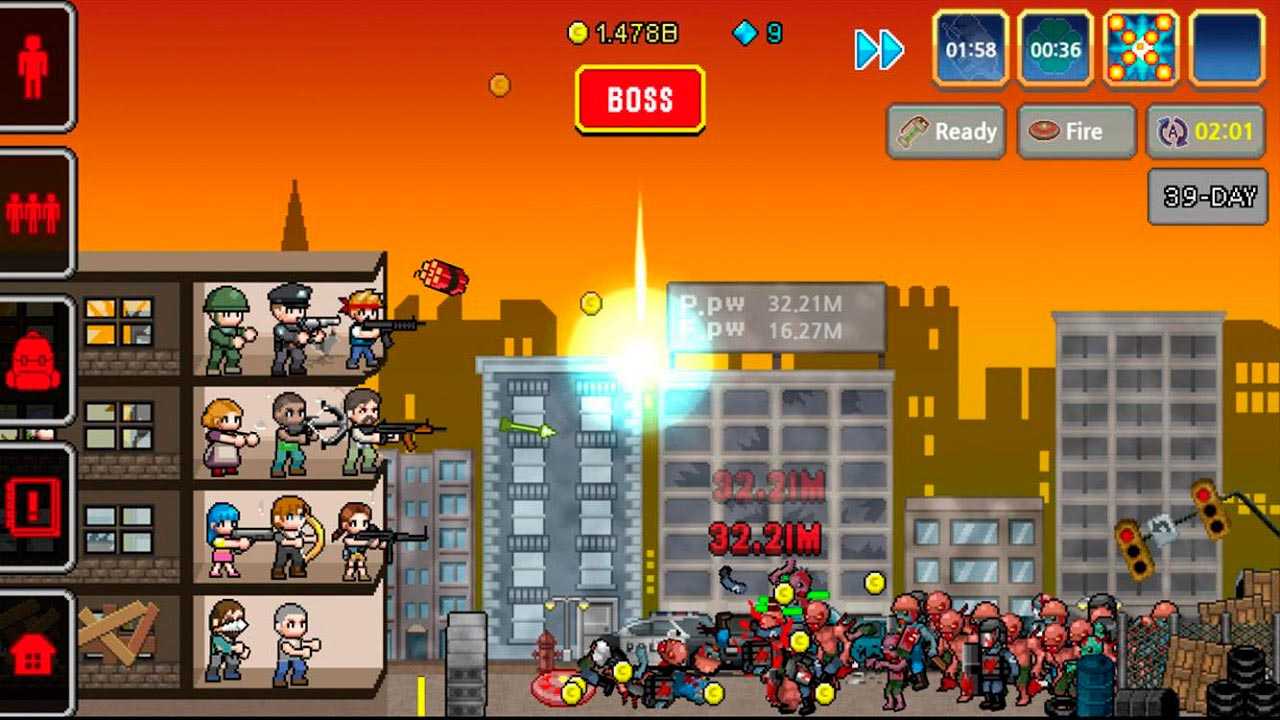Launch the landmine Fire button
This screenshot has width=1280, height=720.
(1076, 131)
